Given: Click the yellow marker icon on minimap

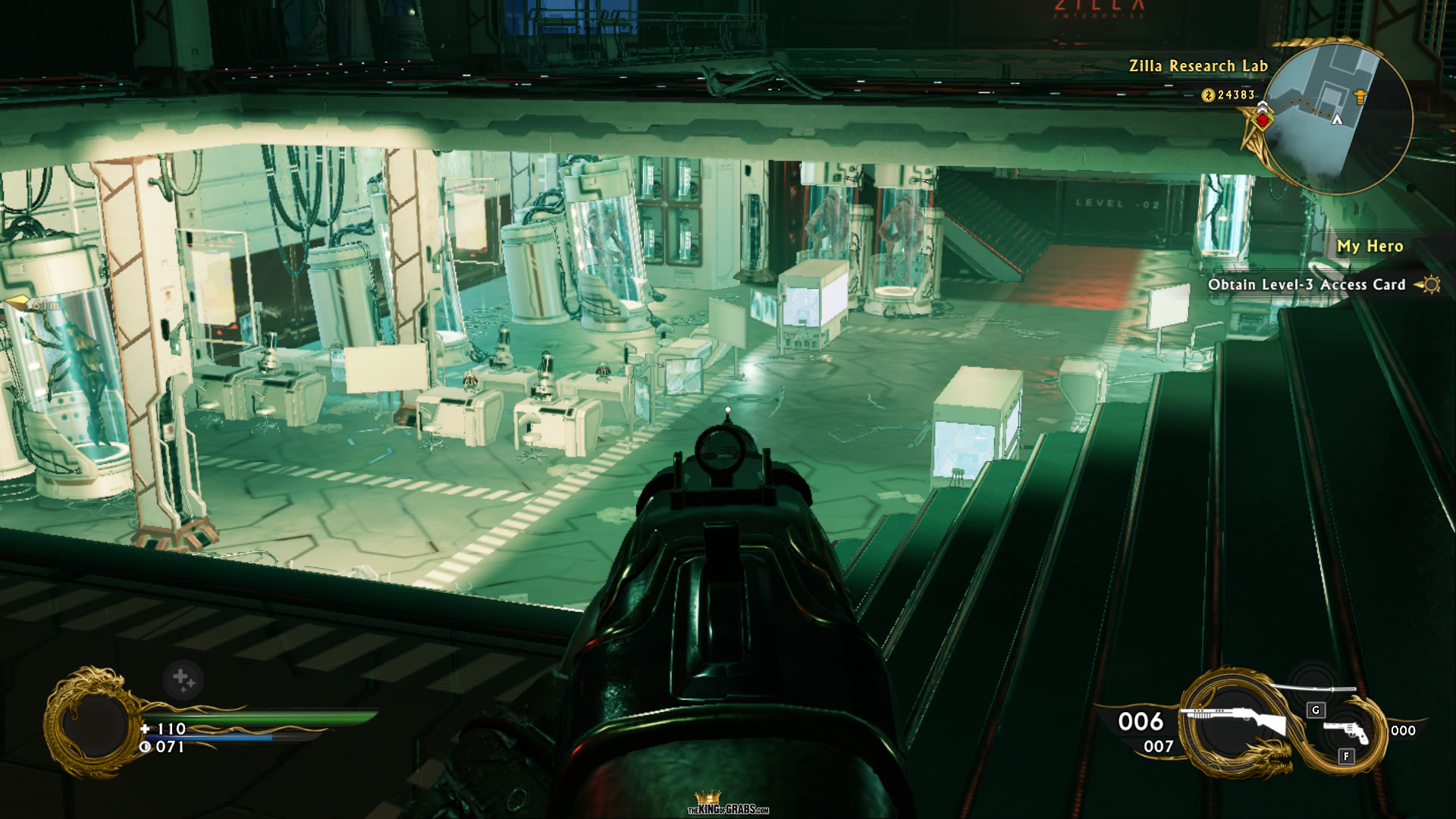Looking at the screenshot, I should tap(1360, 96).
